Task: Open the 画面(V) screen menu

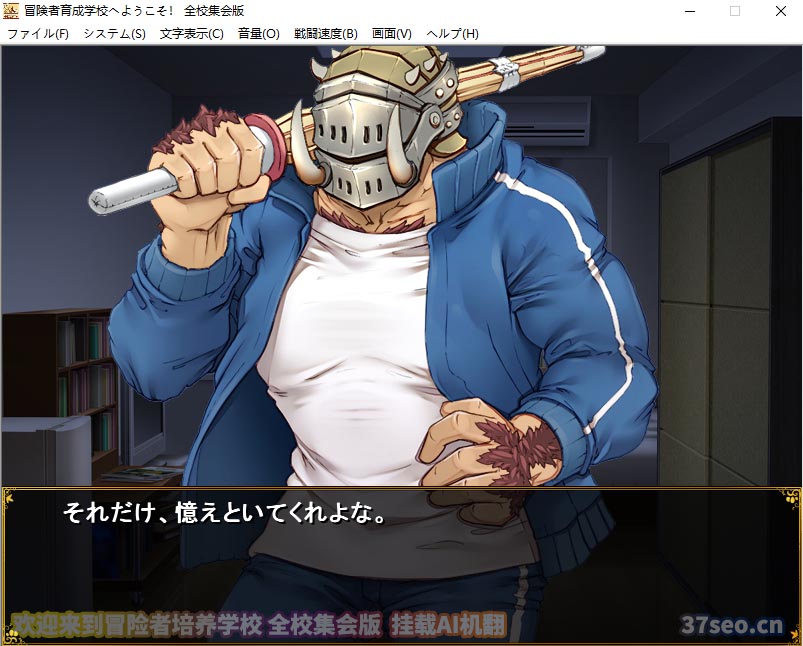Action: pyautogui.click(x=391, y=33)
